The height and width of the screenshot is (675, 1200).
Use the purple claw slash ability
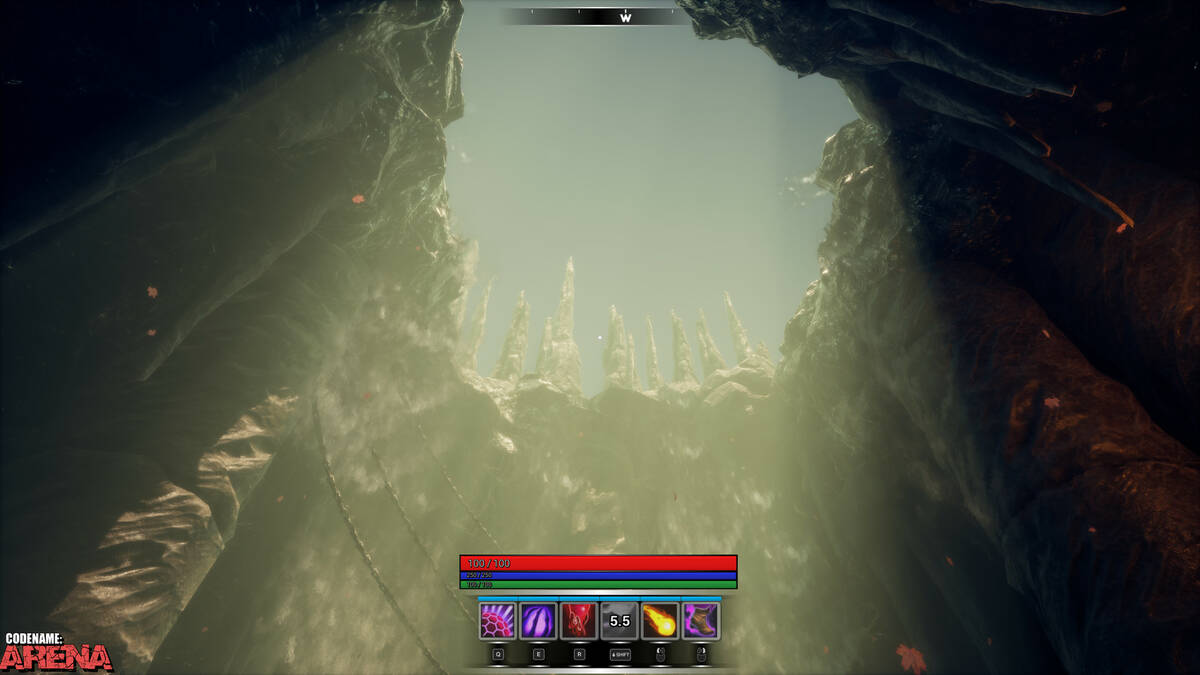coord(538,621)
